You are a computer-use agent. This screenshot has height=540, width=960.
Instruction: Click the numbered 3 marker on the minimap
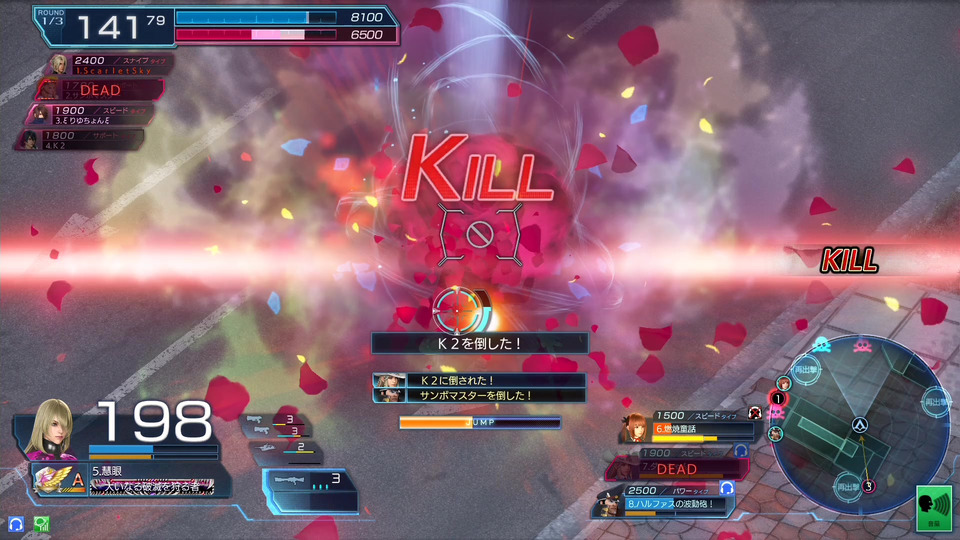tap(869, 486)
